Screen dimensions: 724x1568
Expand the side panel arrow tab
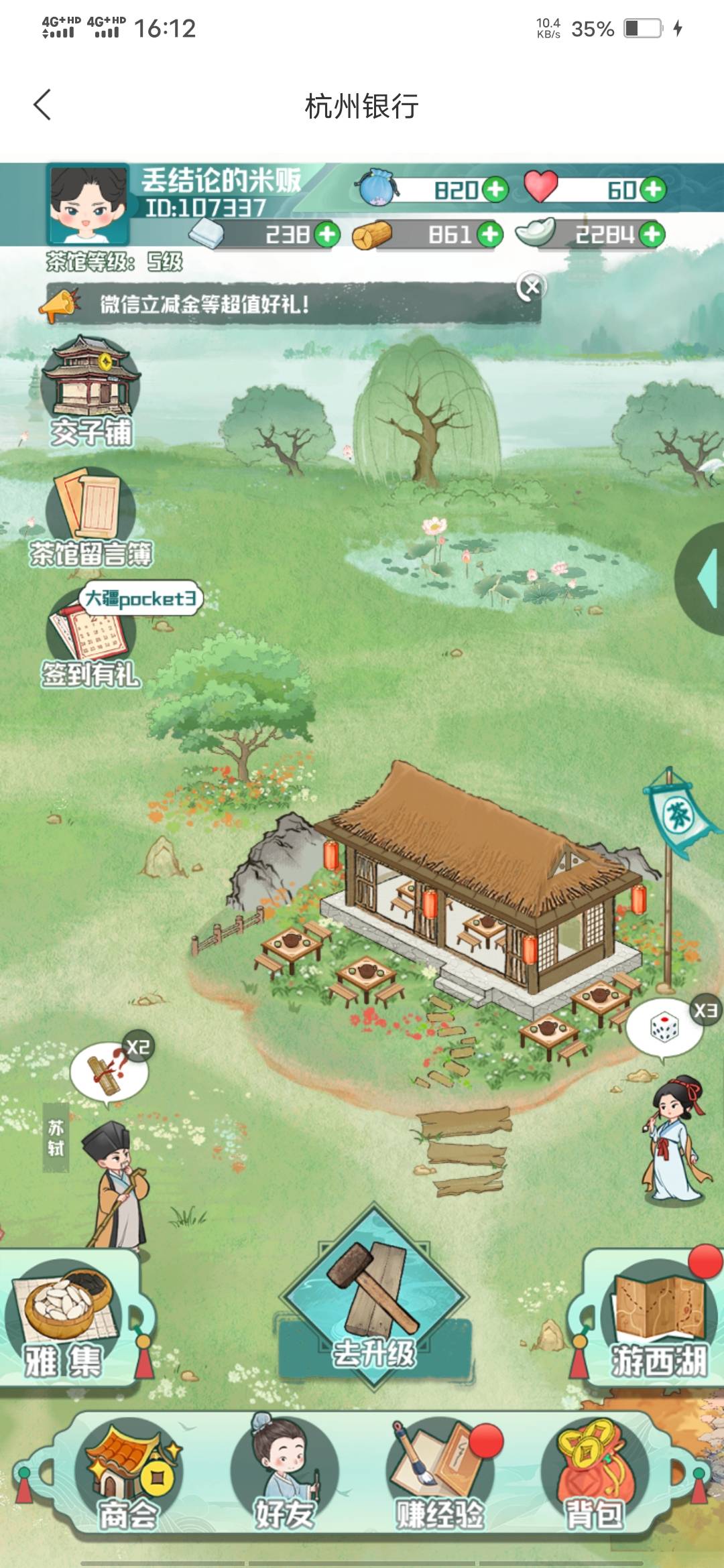coord(705,580)
